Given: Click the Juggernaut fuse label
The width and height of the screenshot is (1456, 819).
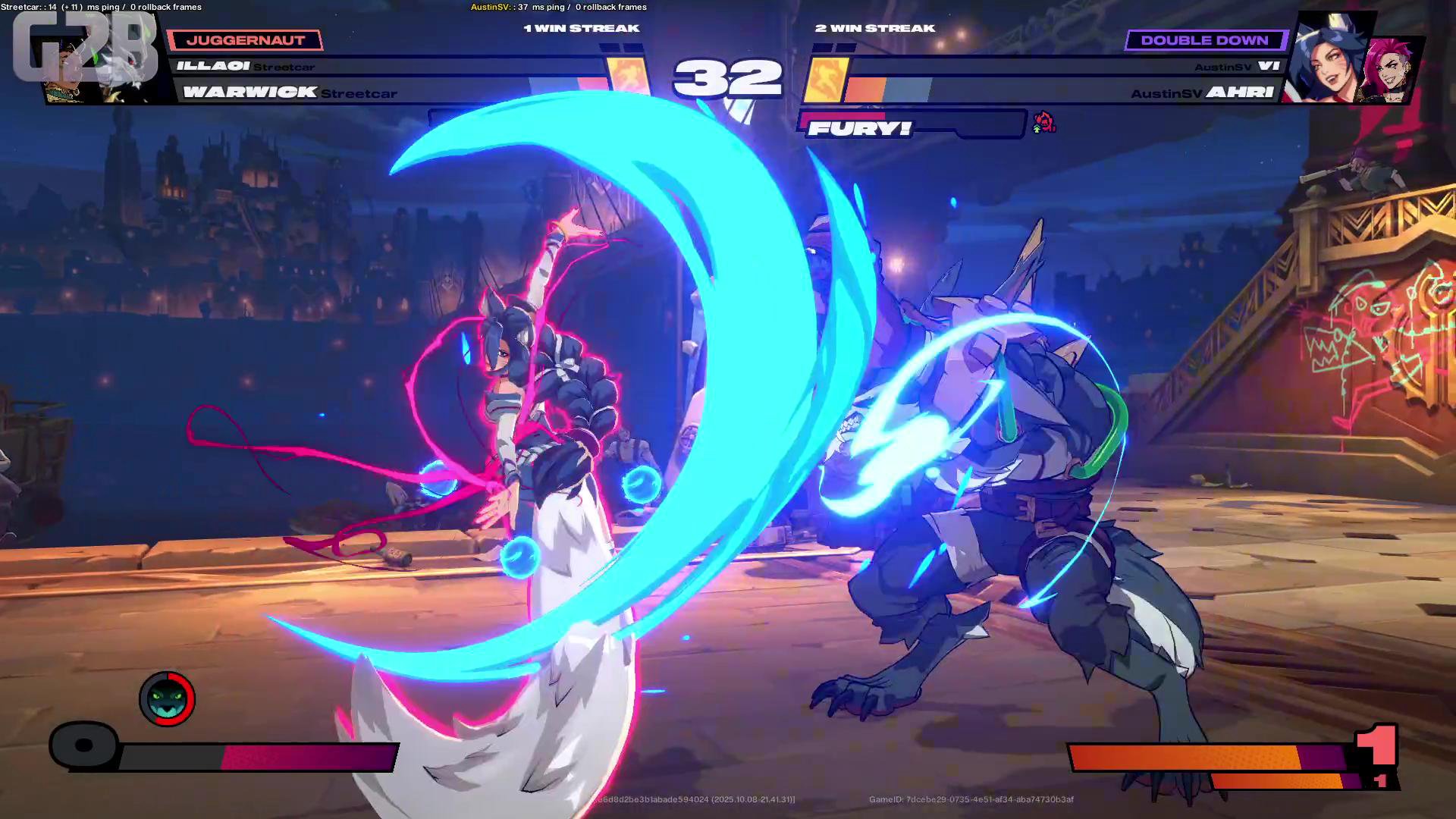Looking at the screenshot, I should coord(245,40).
